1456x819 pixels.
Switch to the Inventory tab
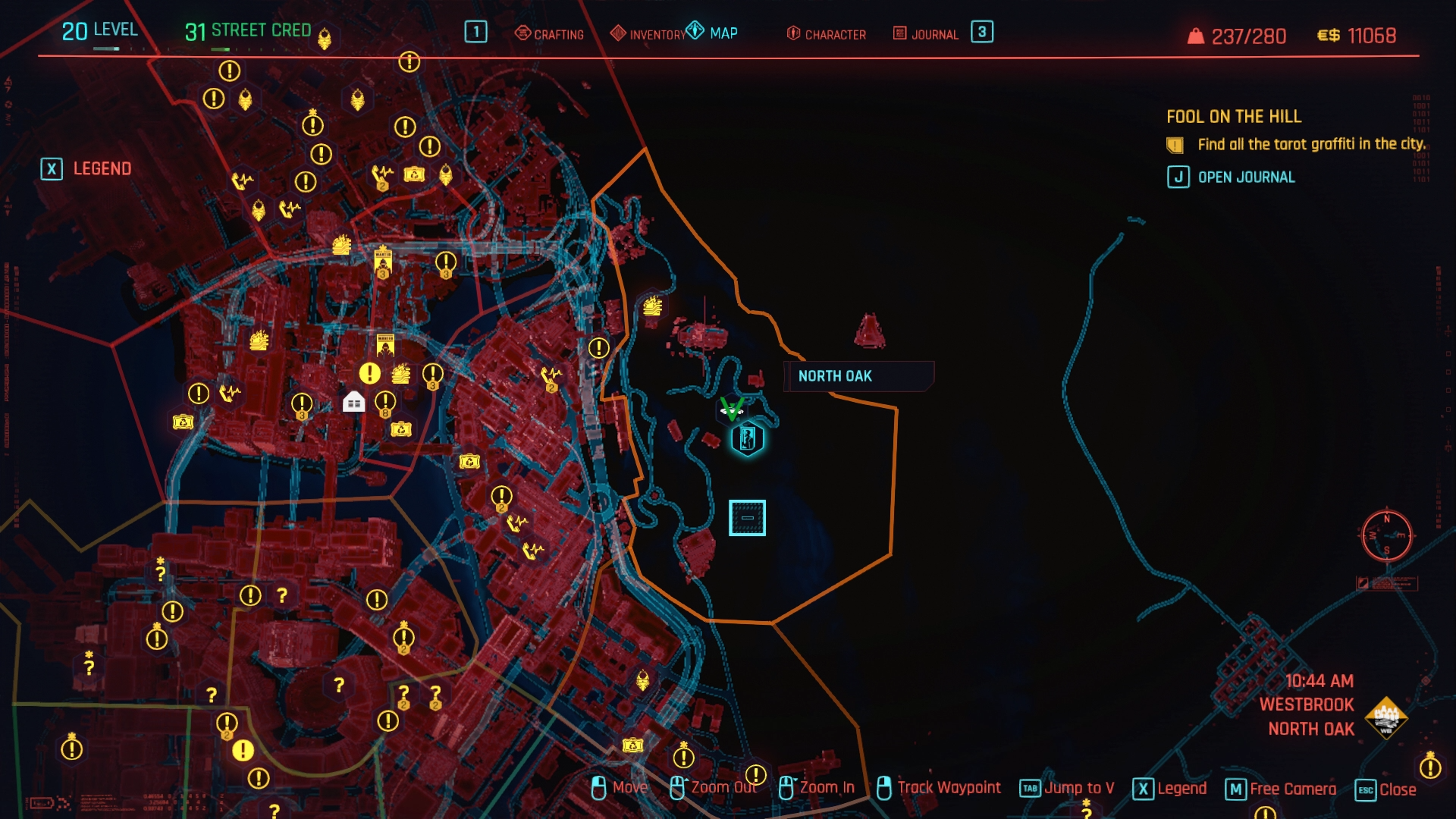coord(649,34)
